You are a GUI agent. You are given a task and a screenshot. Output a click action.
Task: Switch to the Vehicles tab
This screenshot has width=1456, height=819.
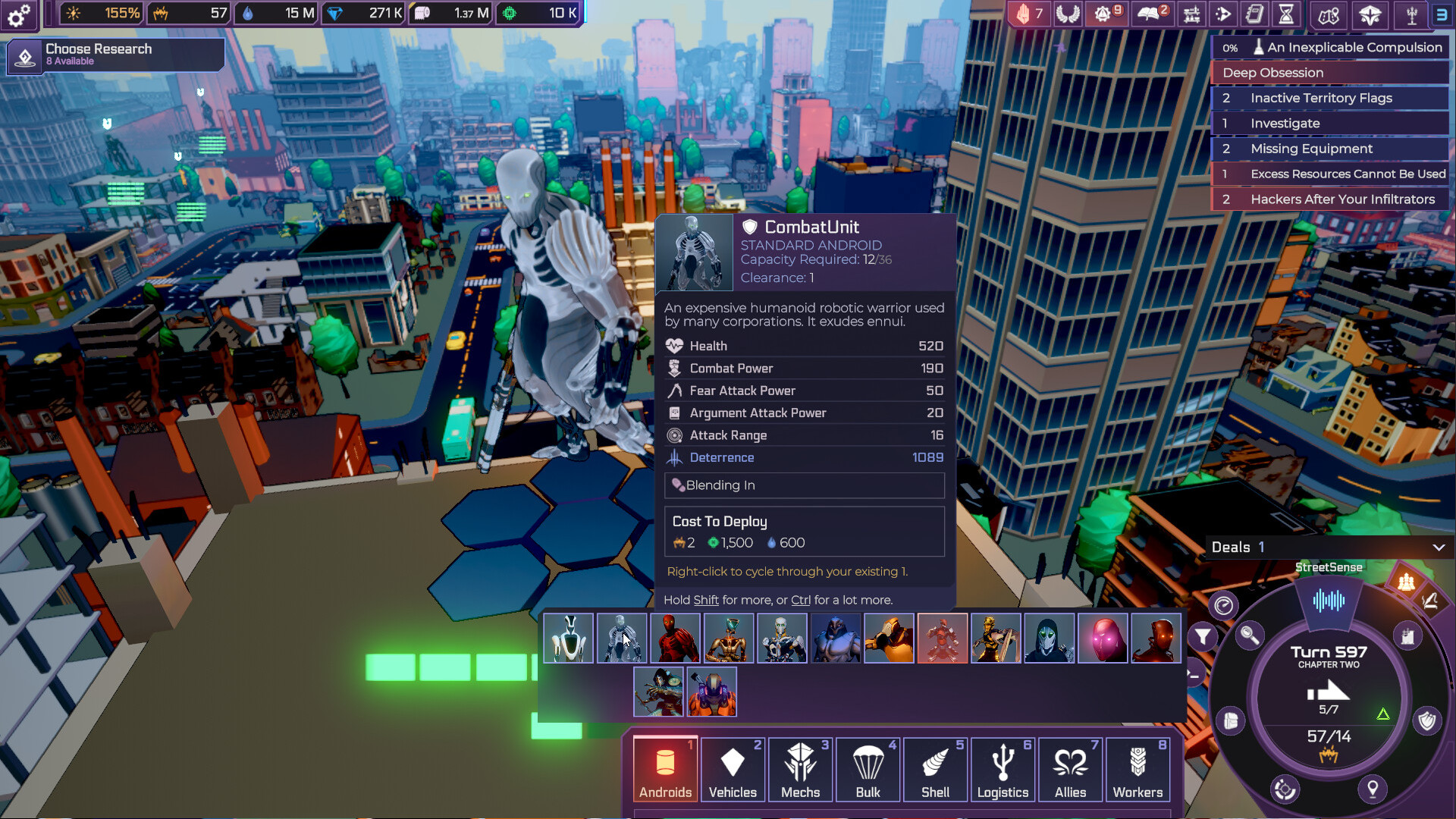(733, 769)
